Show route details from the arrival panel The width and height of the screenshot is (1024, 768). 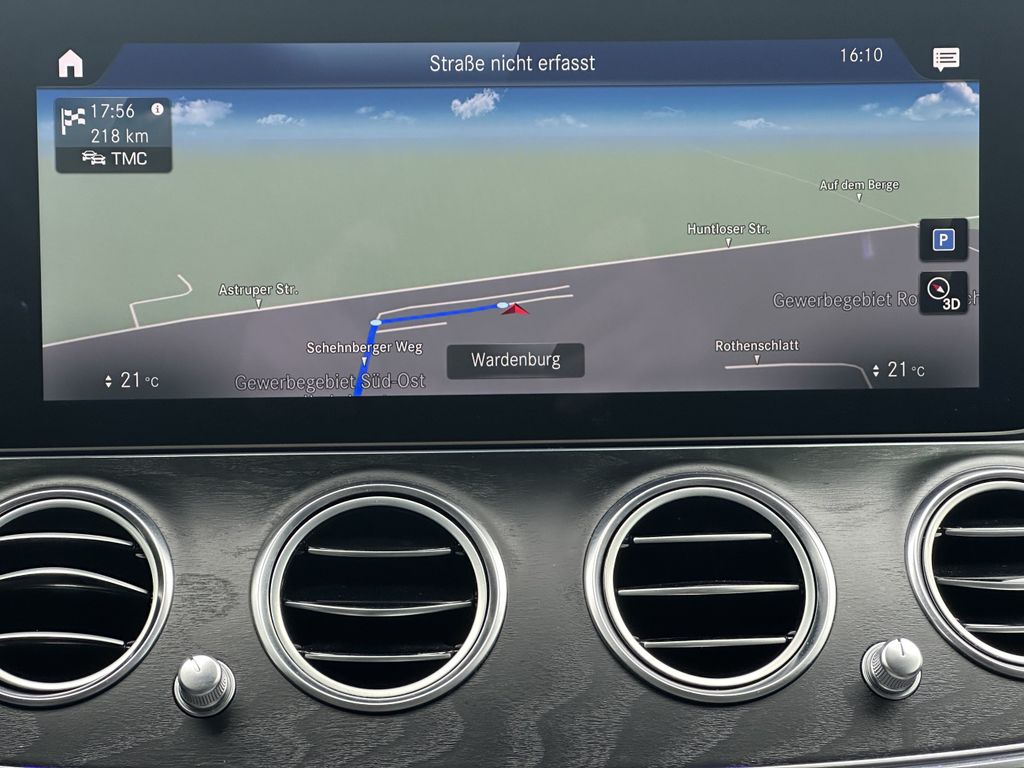pos(112,123)
